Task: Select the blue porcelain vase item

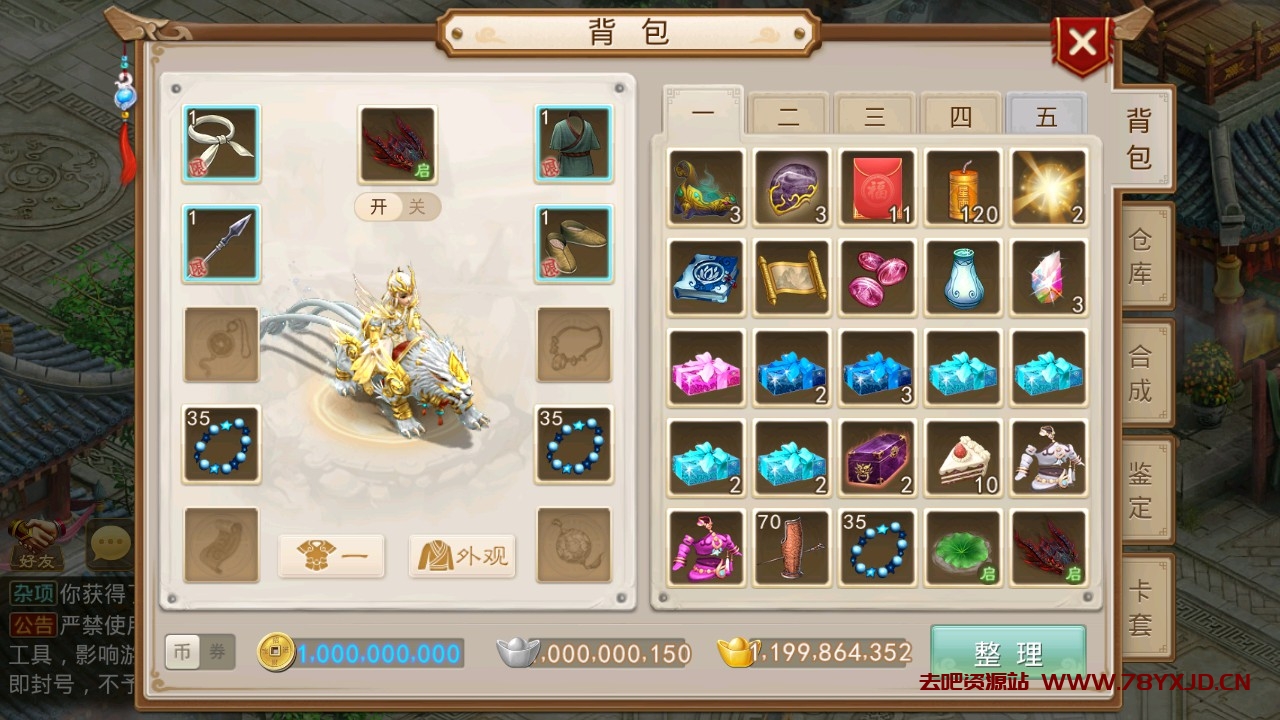Action: pos(963,278)
